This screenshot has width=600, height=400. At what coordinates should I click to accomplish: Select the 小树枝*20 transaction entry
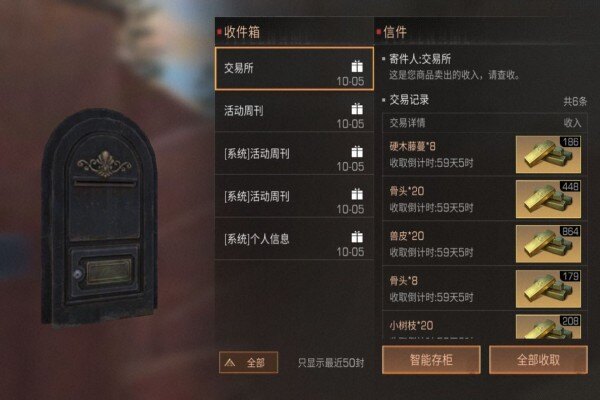pyautogui.click(x=450, y=326)
